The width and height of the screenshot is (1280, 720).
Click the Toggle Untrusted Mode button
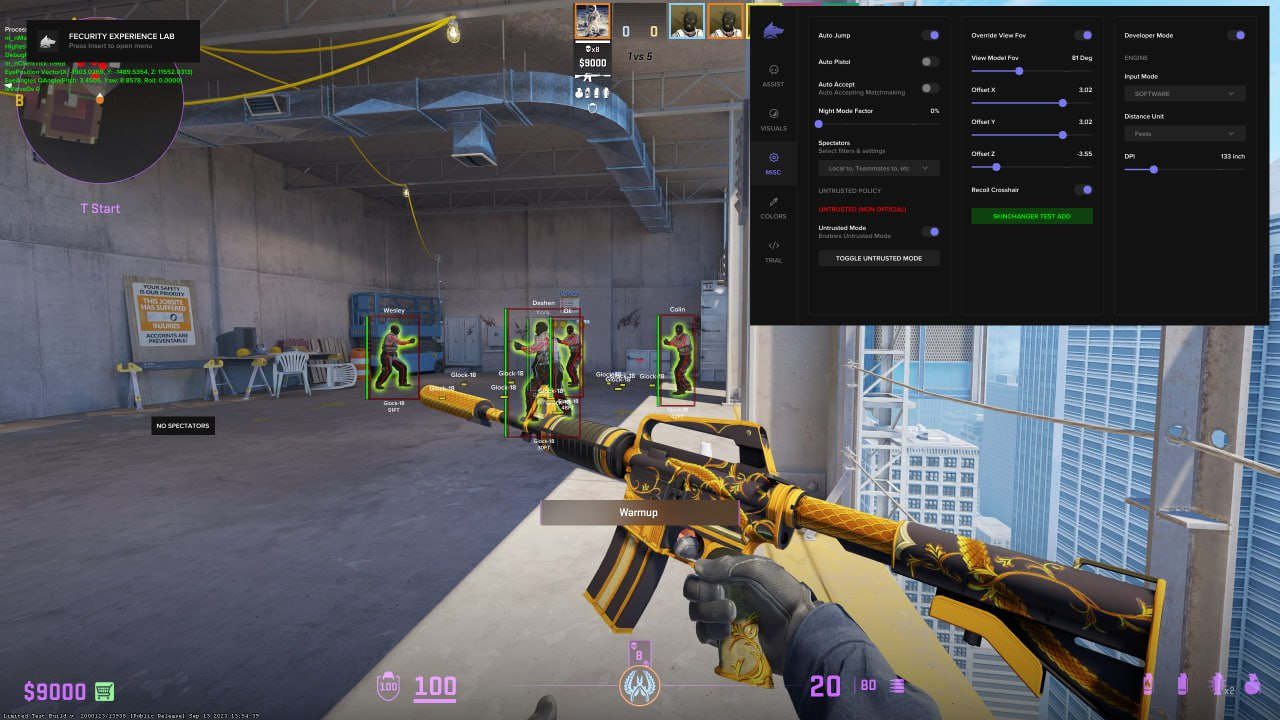coord(878,258)
